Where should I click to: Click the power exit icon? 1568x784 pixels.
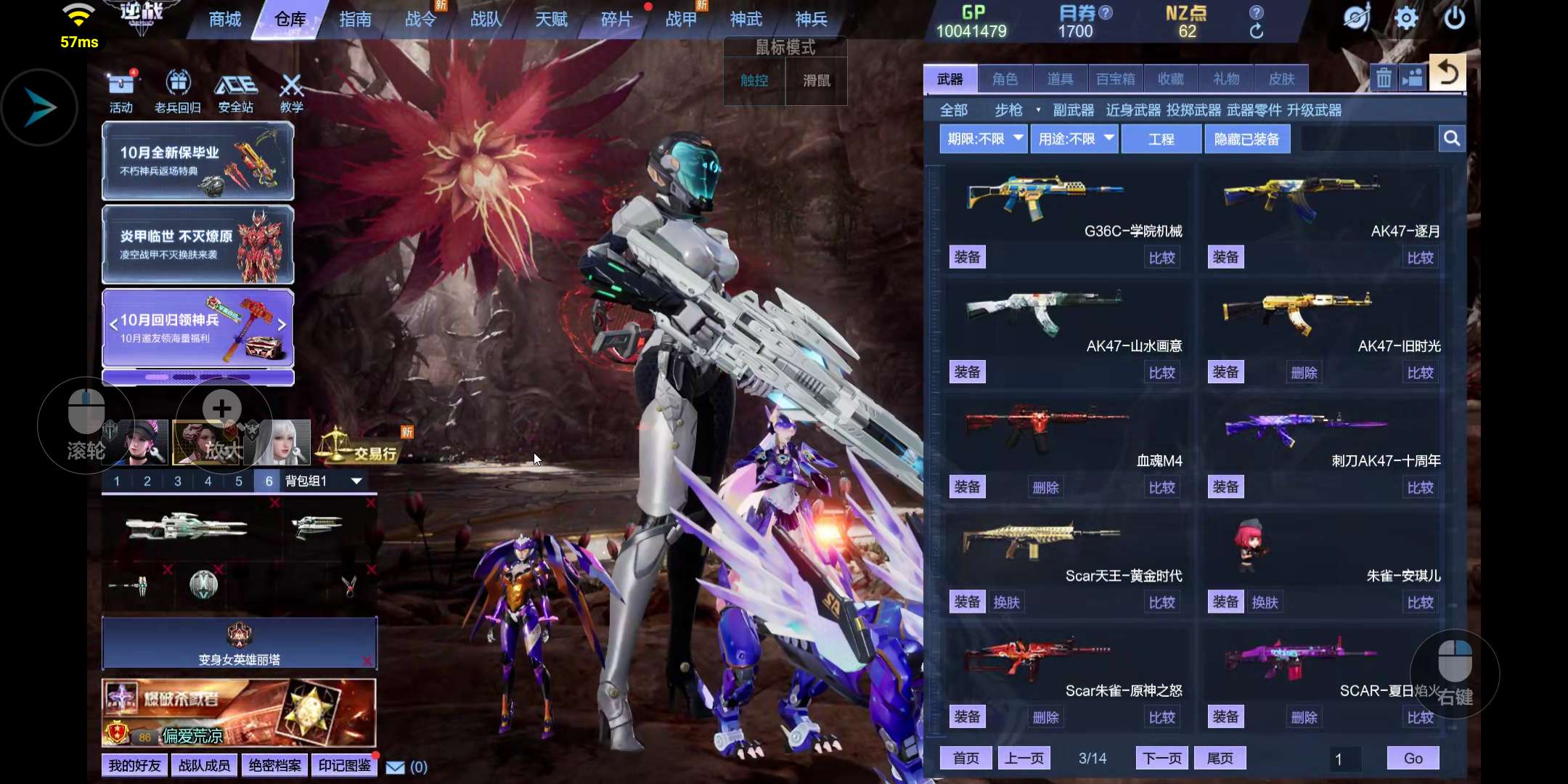[x=1454, y=18]
